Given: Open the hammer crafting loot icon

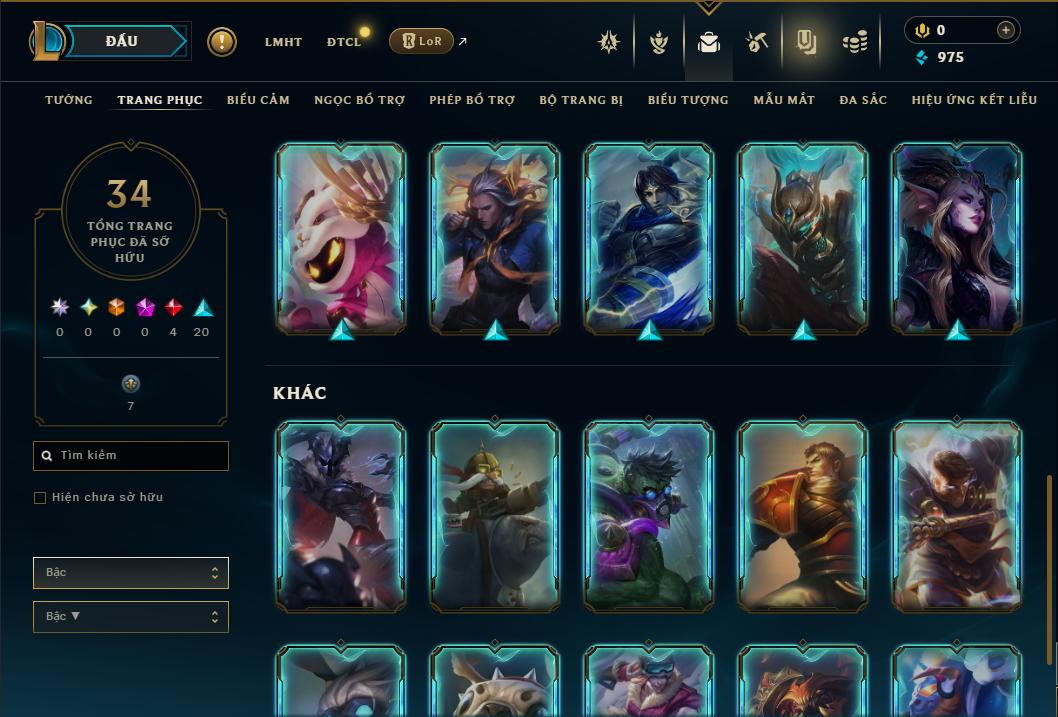Looking at the screenshot, I should (x=757, y=42).
